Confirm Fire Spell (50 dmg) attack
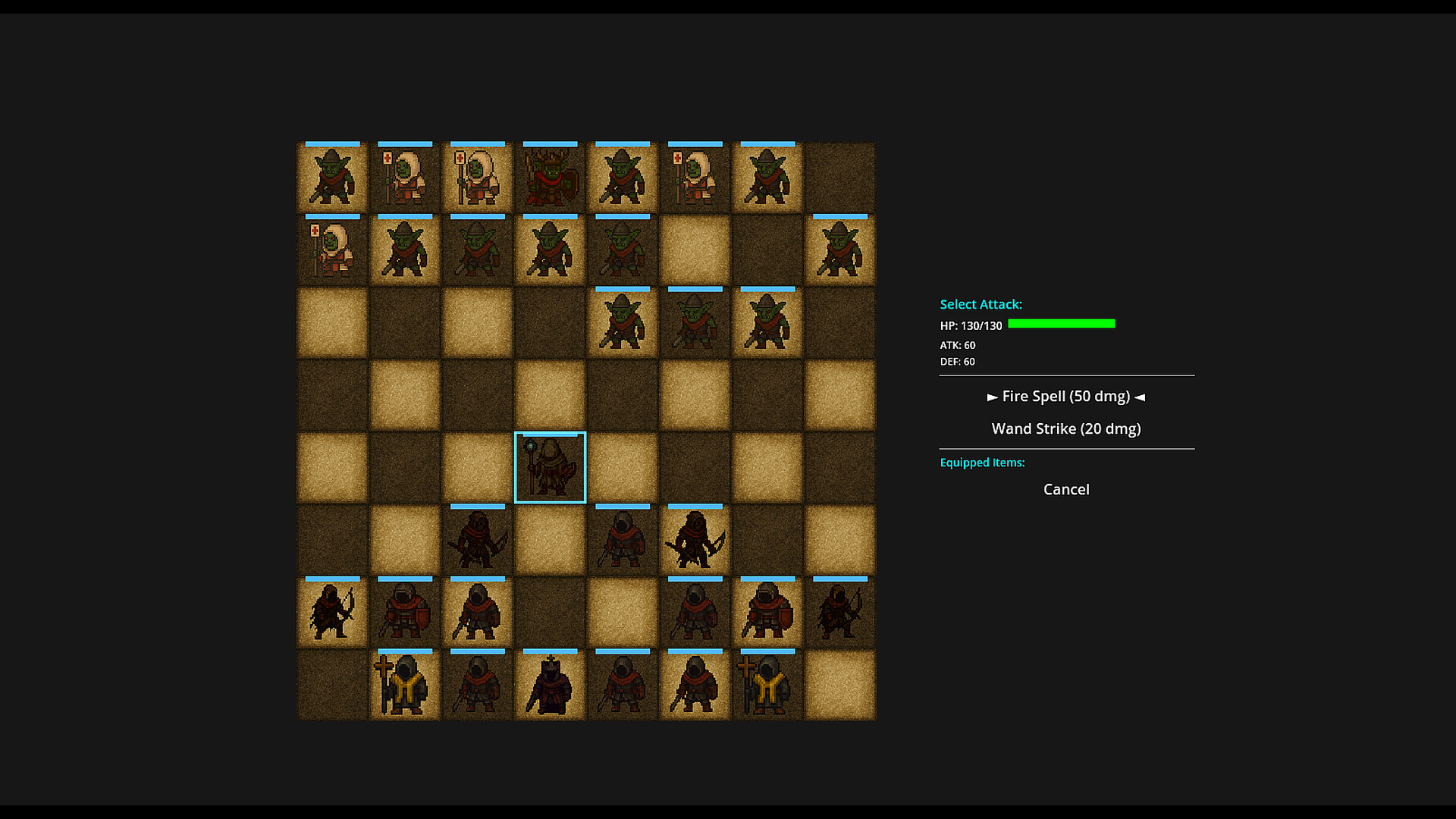 (1065, 396)
